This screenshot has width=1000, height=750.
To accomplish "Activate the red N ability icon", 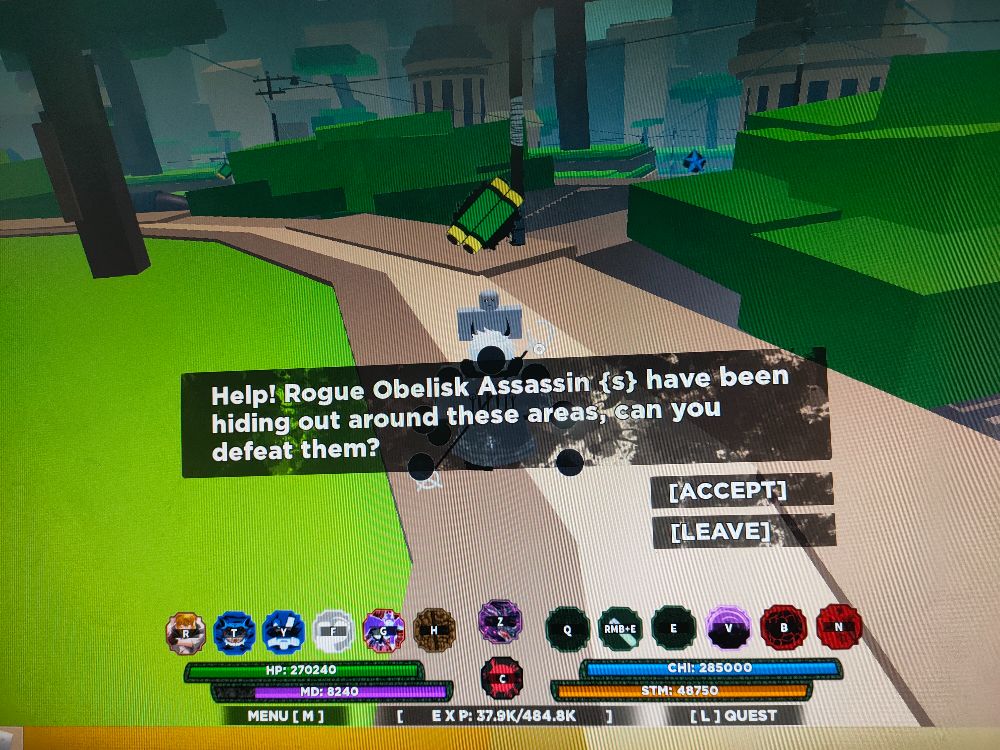I will coord(838,627).
